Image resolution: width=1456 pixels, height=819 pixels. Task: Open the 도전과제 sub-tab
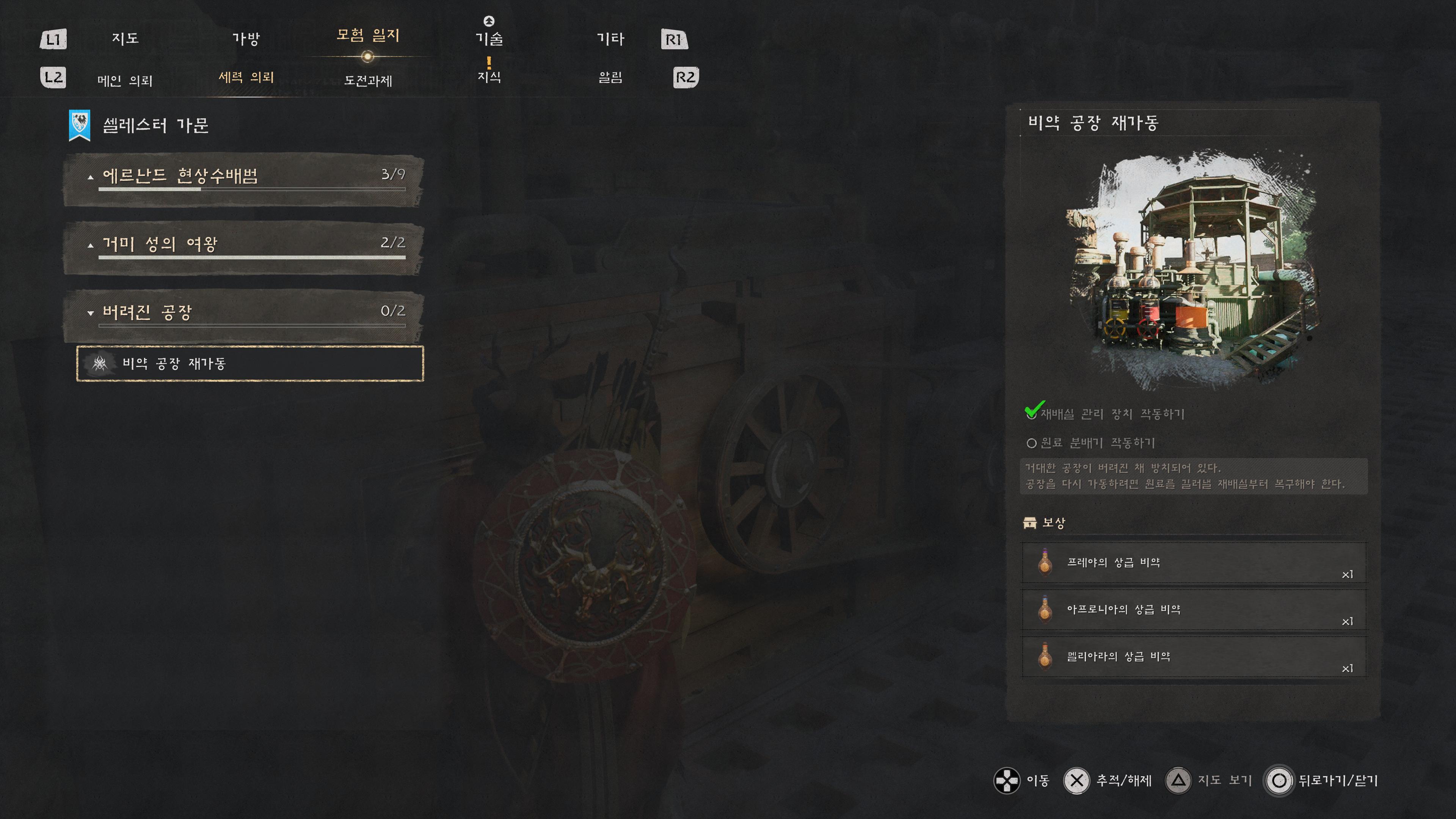(x=368, y=80)
